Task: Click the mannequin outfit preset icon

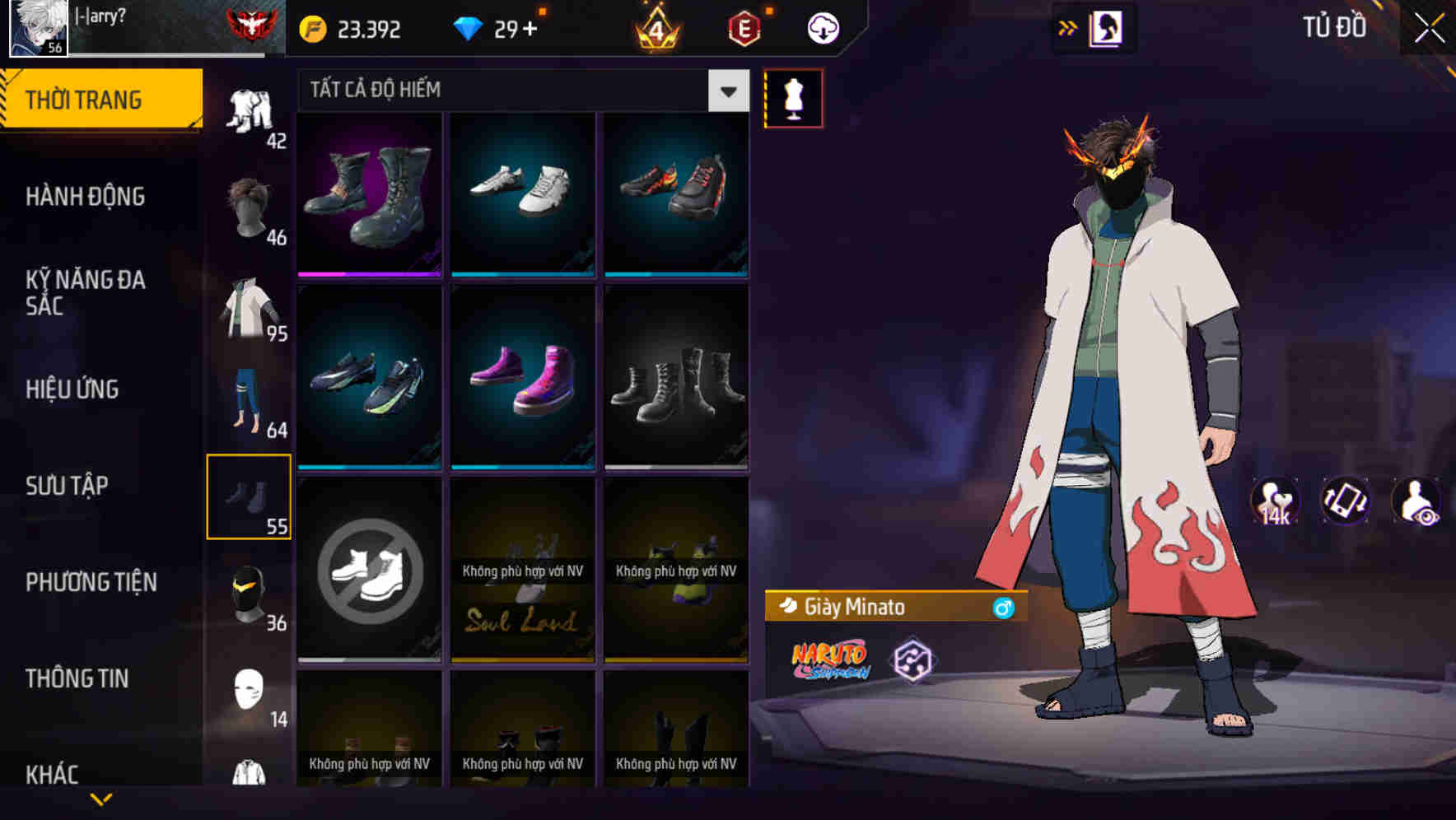Action: click(791, 98)
